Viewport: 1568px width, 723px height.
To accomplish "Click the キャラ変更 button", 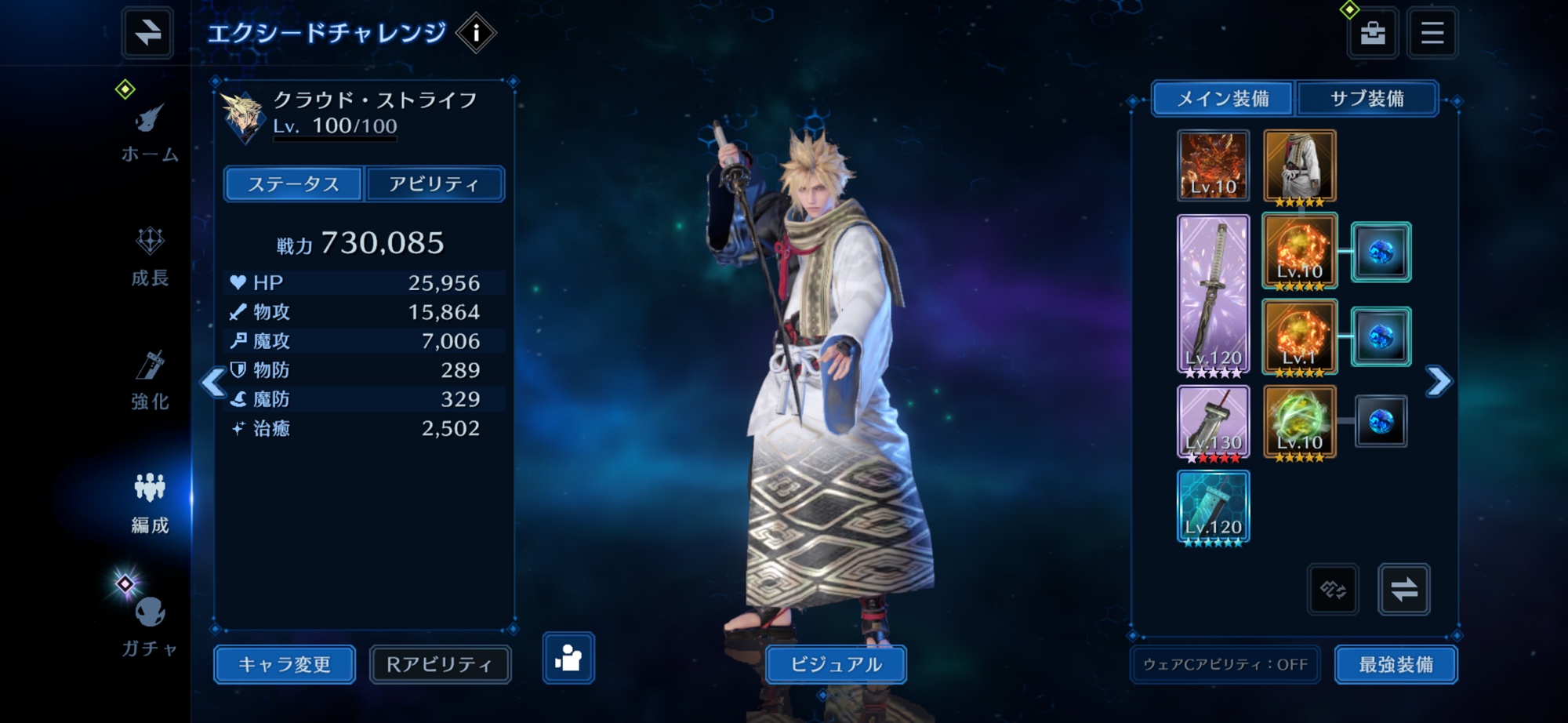I will [285, 664].
